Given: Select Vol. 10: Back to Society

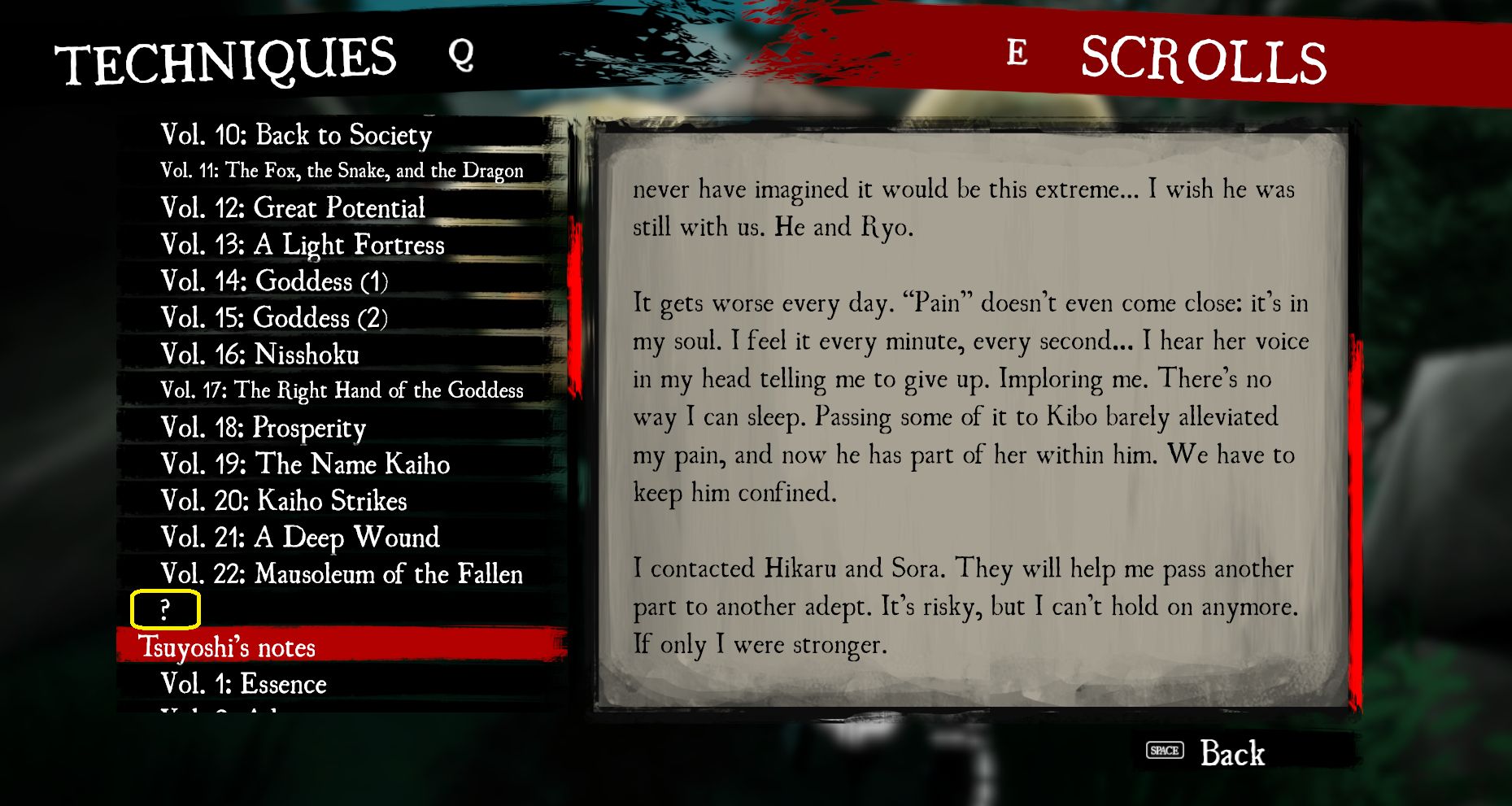Looking at the screenshot, I should [296, 136].
